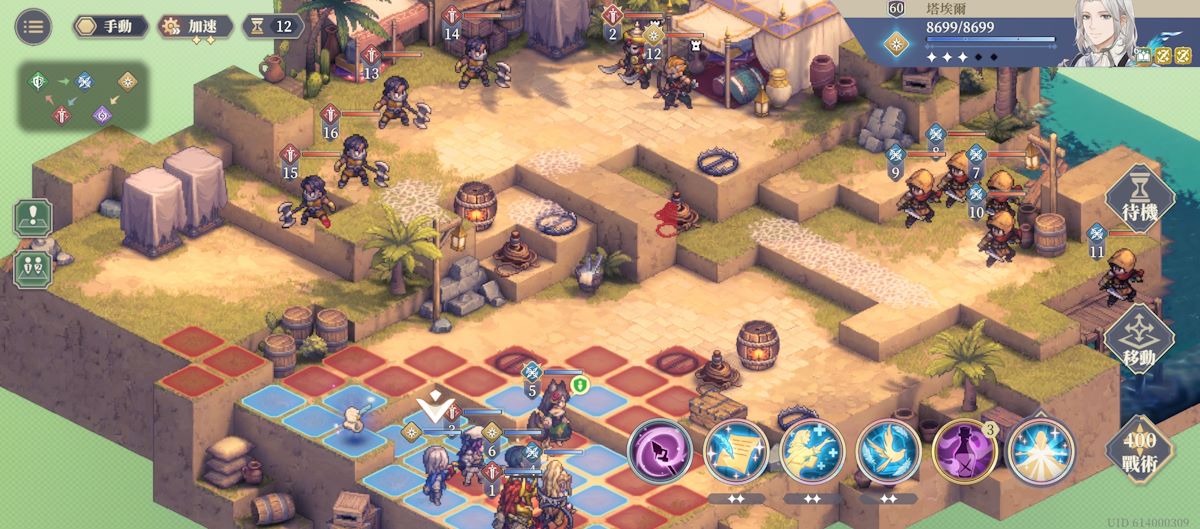Open the 戰術 tactics button
The image size is (1200, 529).
coord(1139,448)
